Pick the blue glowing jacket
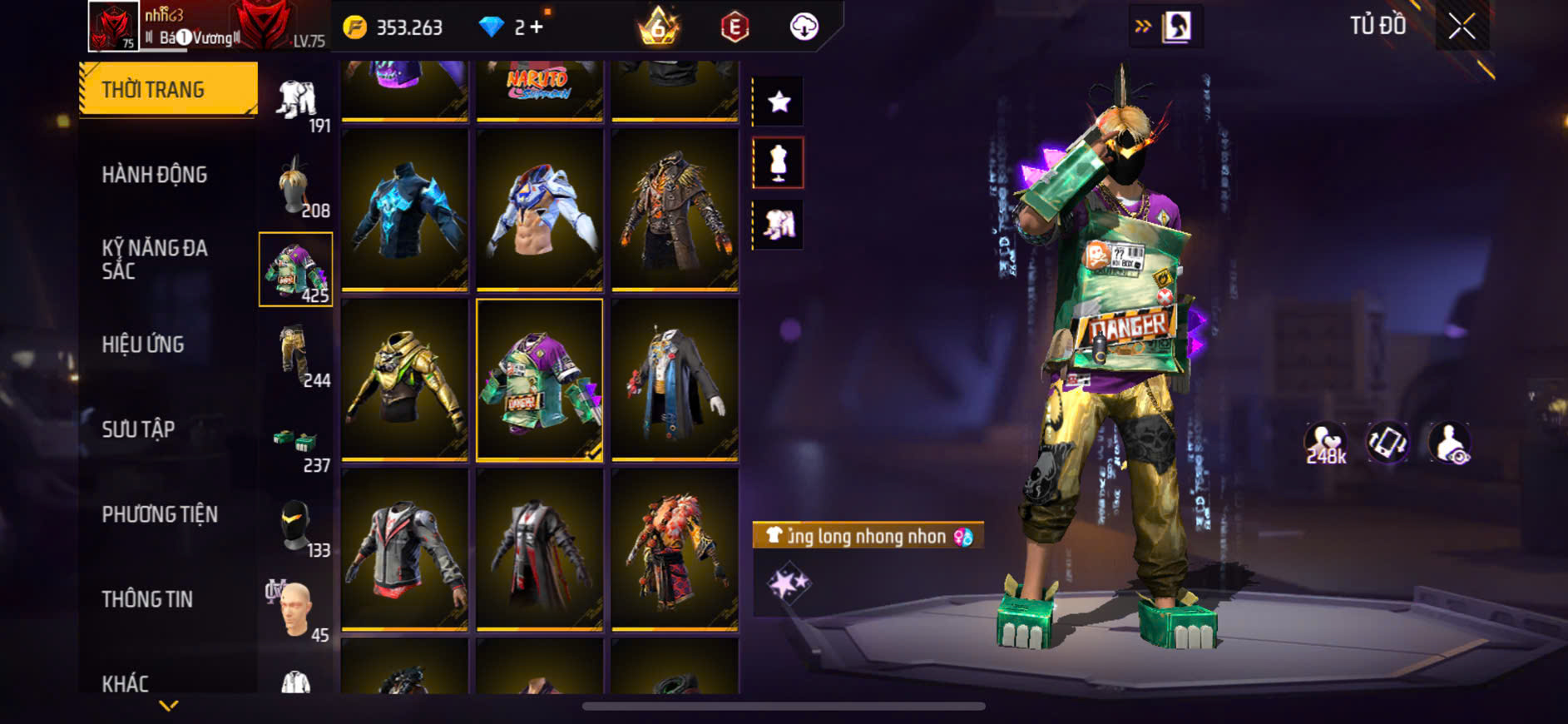The height and width of the screenshot is (724, 1568). tap(404, 210)
